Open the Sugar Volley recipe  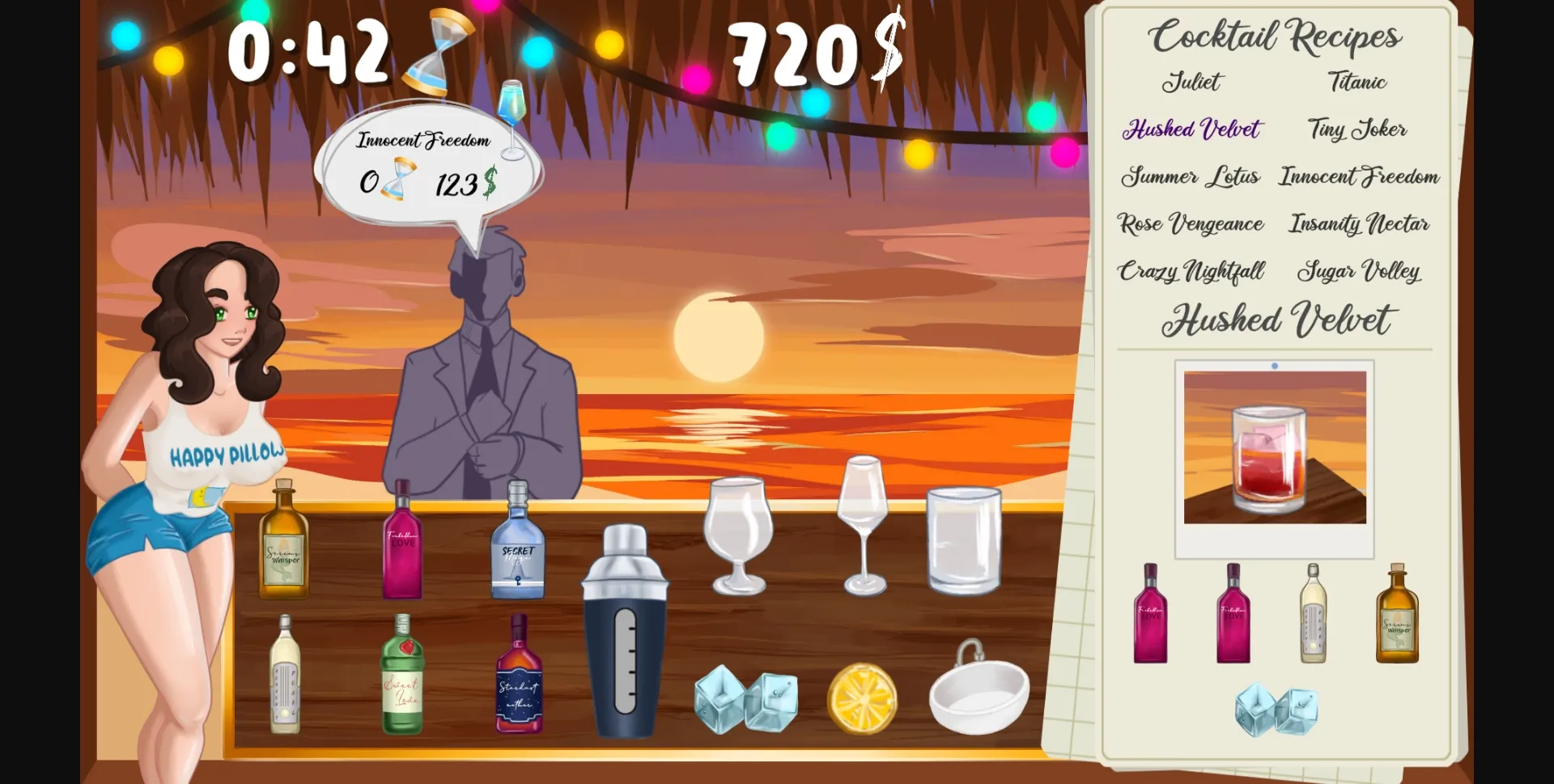1359,273
